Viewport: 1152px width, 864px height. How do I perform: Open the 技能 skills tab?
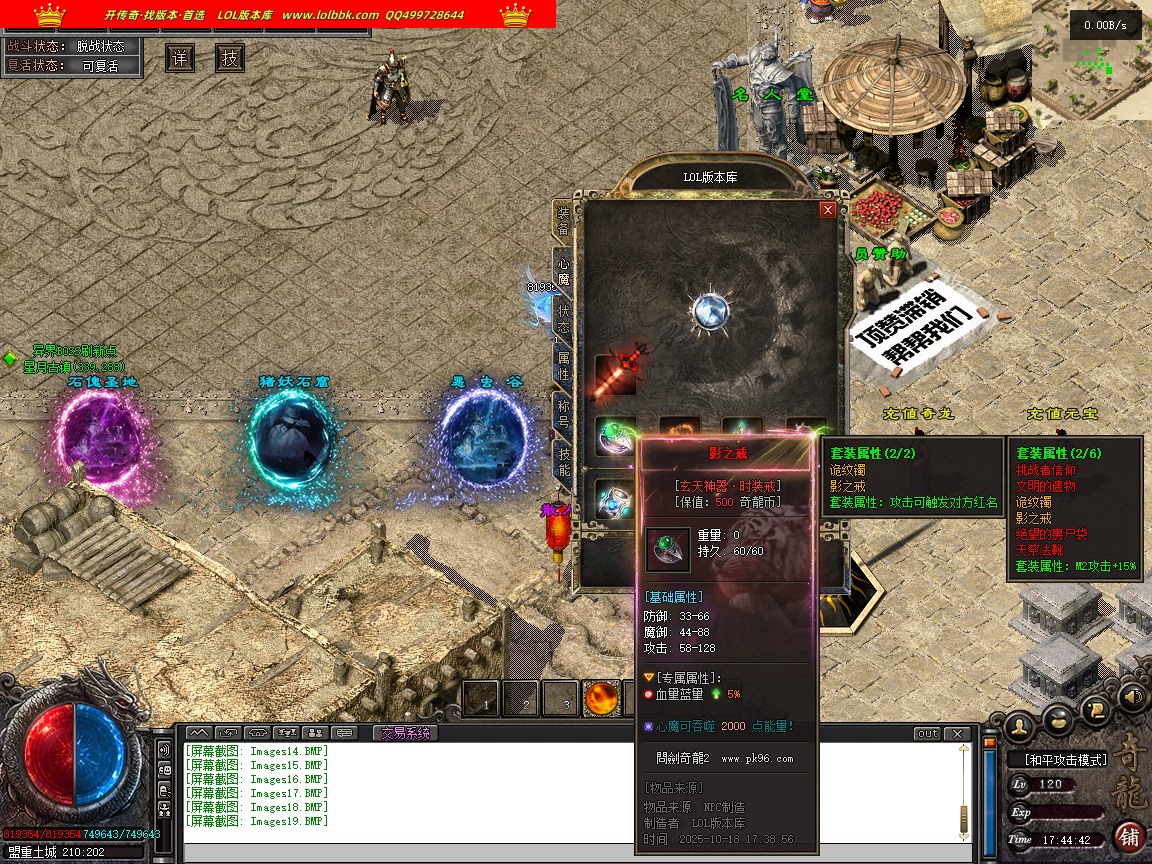coord(563,458)
